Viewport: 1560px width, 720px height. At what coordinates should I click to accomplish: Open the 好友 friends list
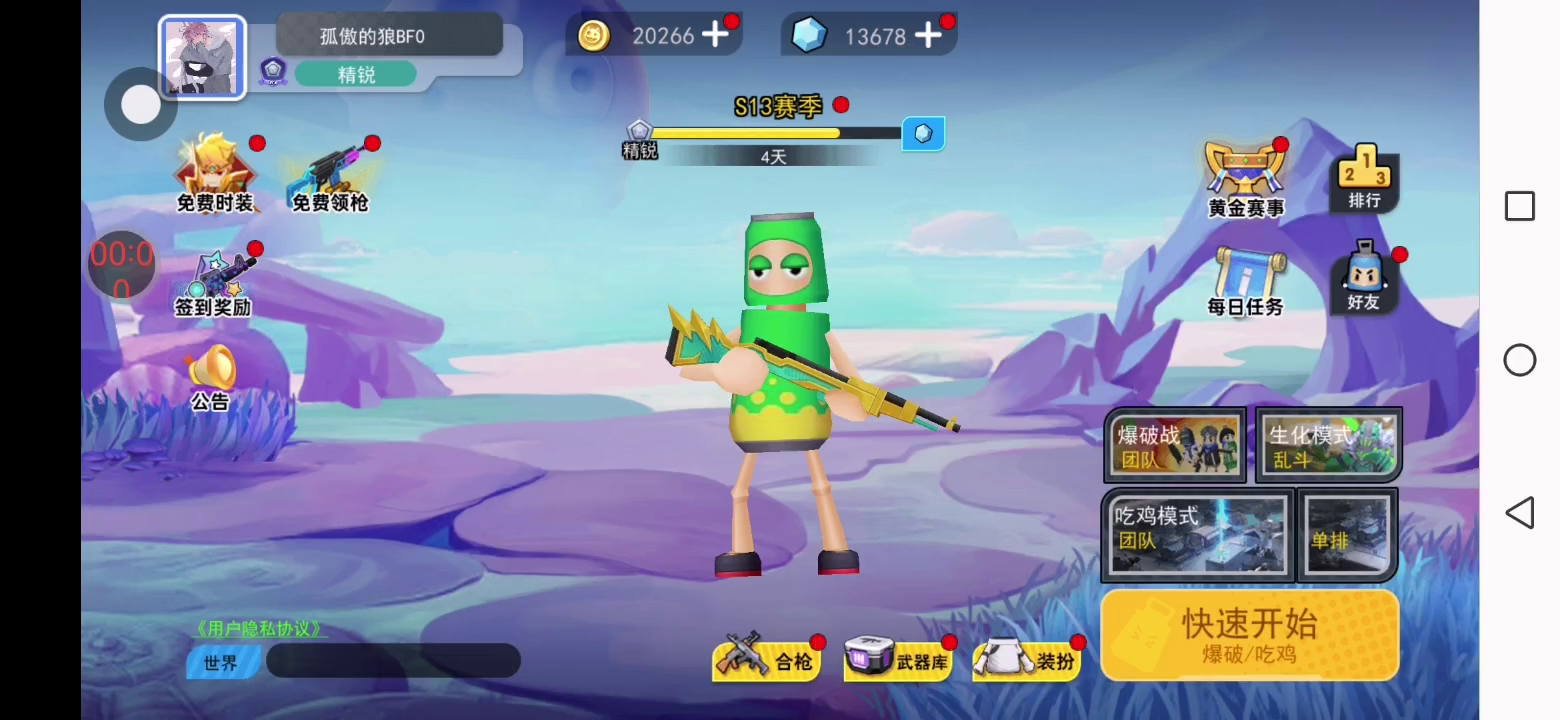pyautogui.click(x=1364, y=279)
